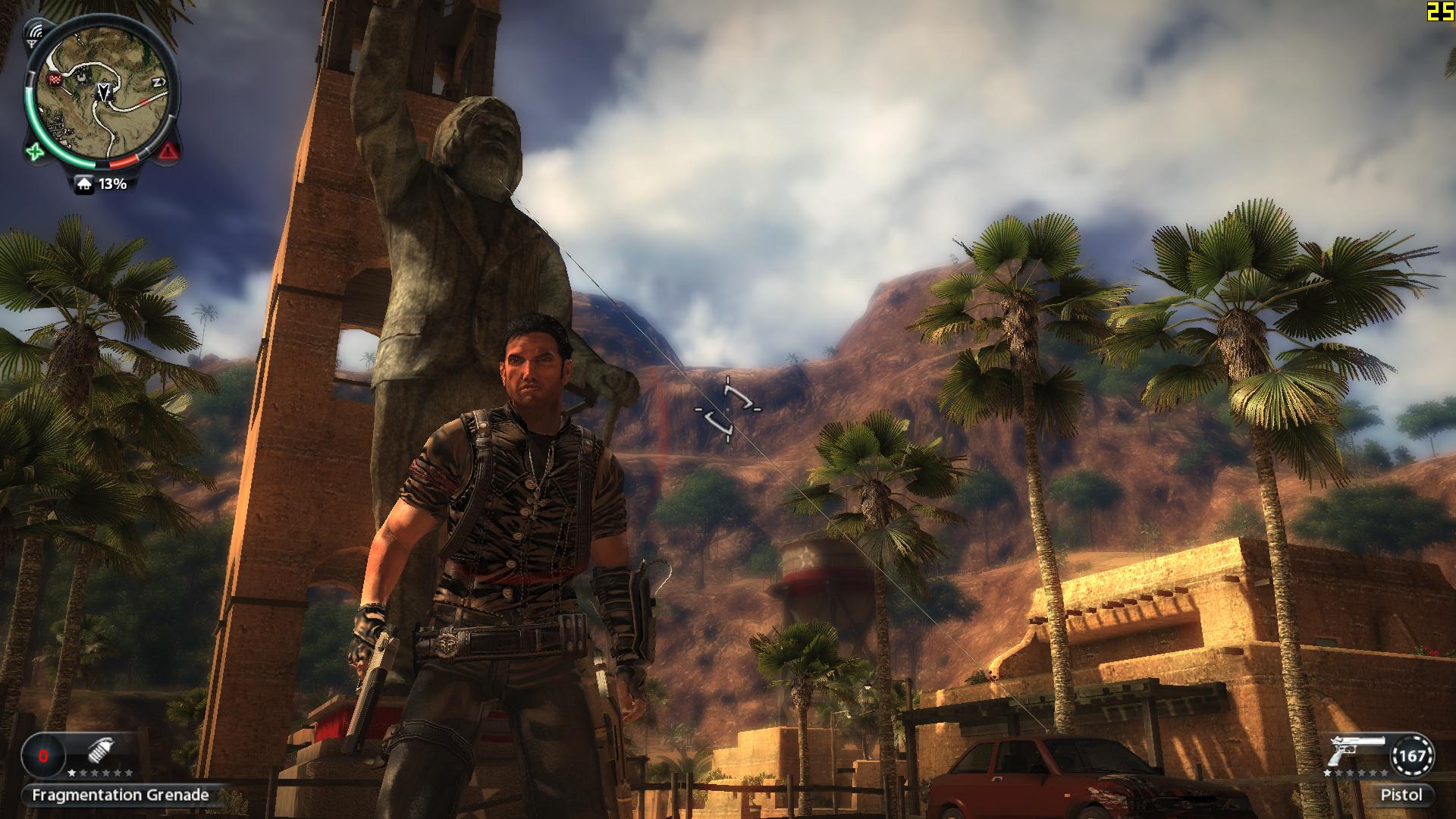Click the player arrow marker on minimap

[102, 93]
